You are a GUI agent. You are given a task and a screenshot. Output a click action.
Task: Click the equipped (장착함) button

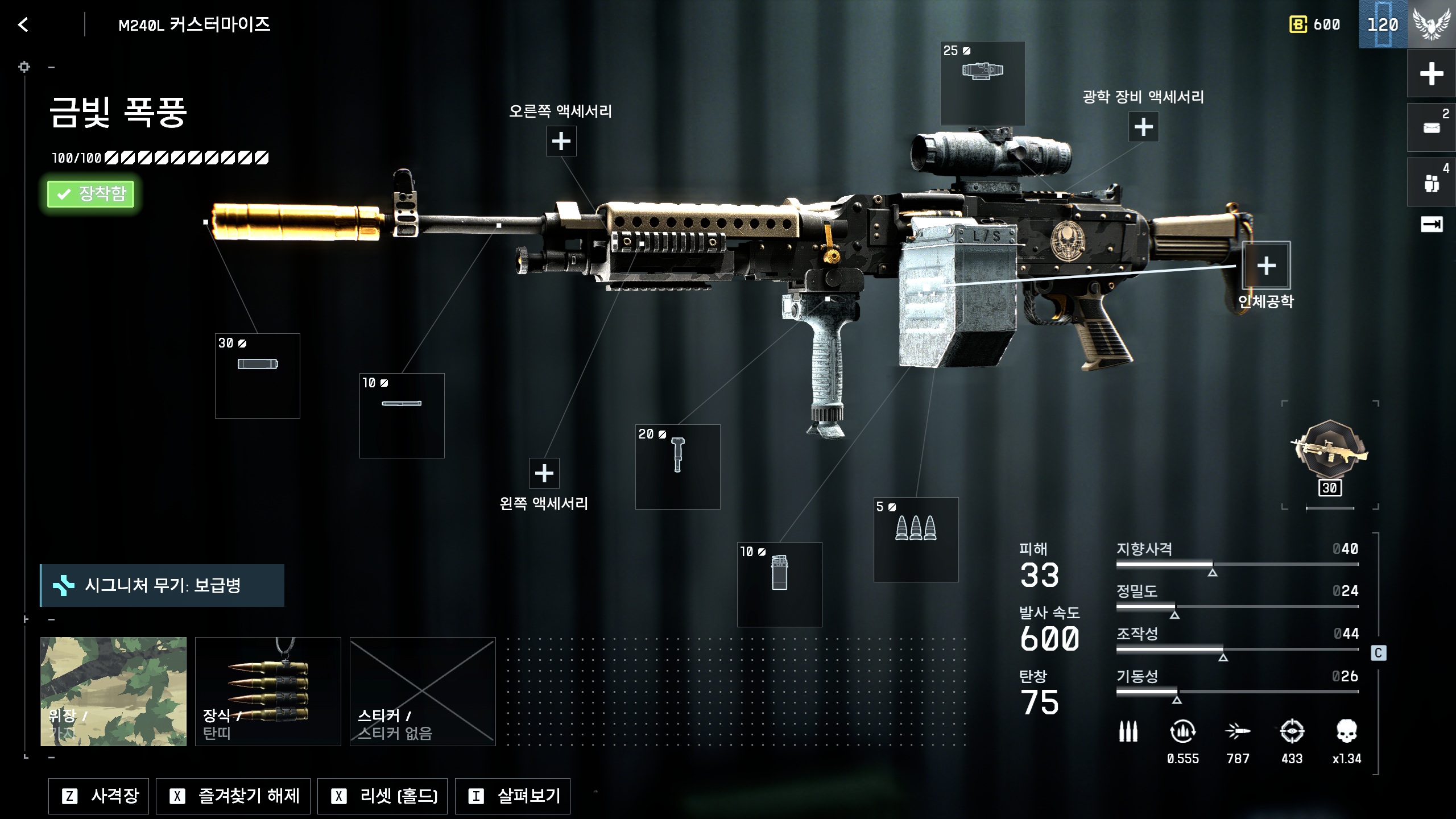(x=90, y=194)
